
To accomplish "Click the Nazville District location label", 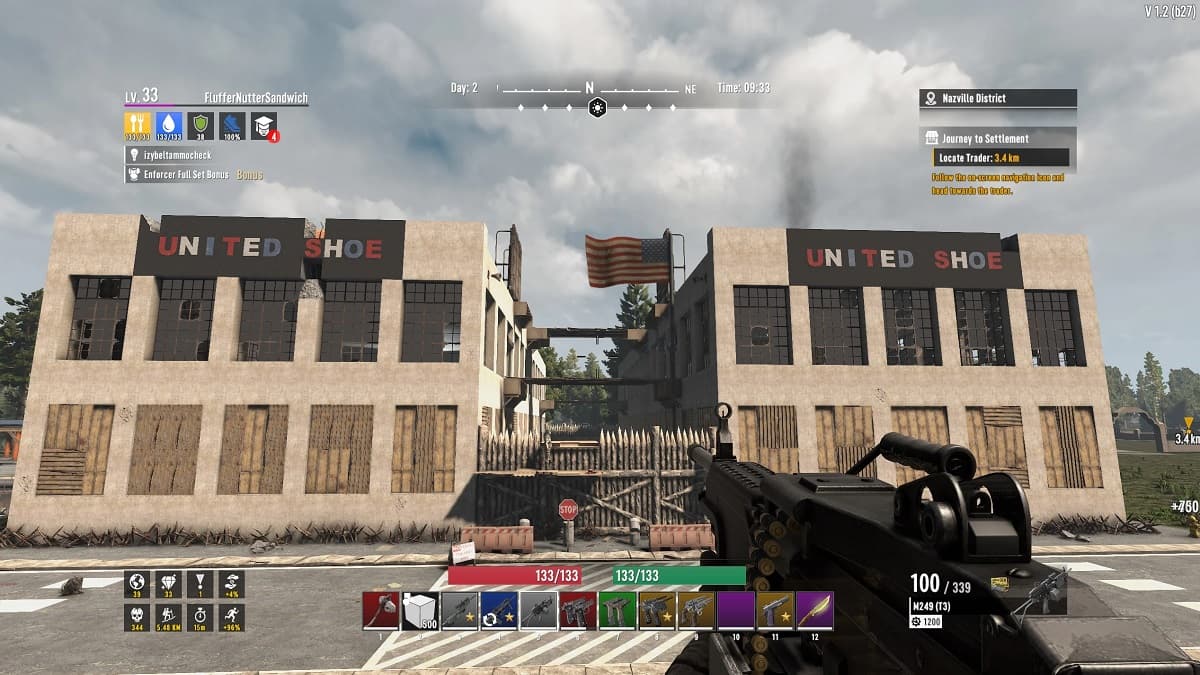I will 997,98.
